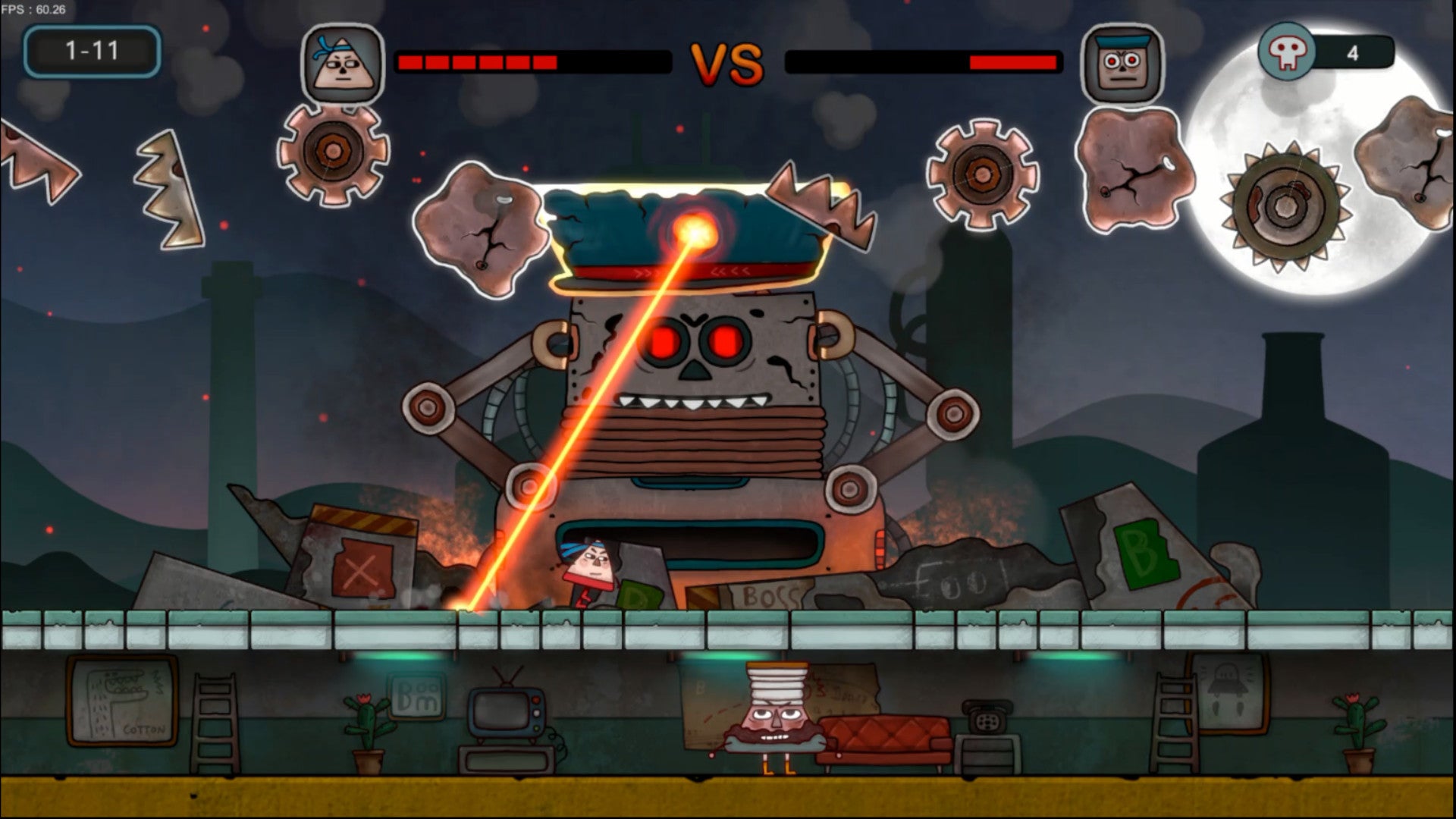
Task: Toggle the stage indicator showing 1-11
Action: 91,49
